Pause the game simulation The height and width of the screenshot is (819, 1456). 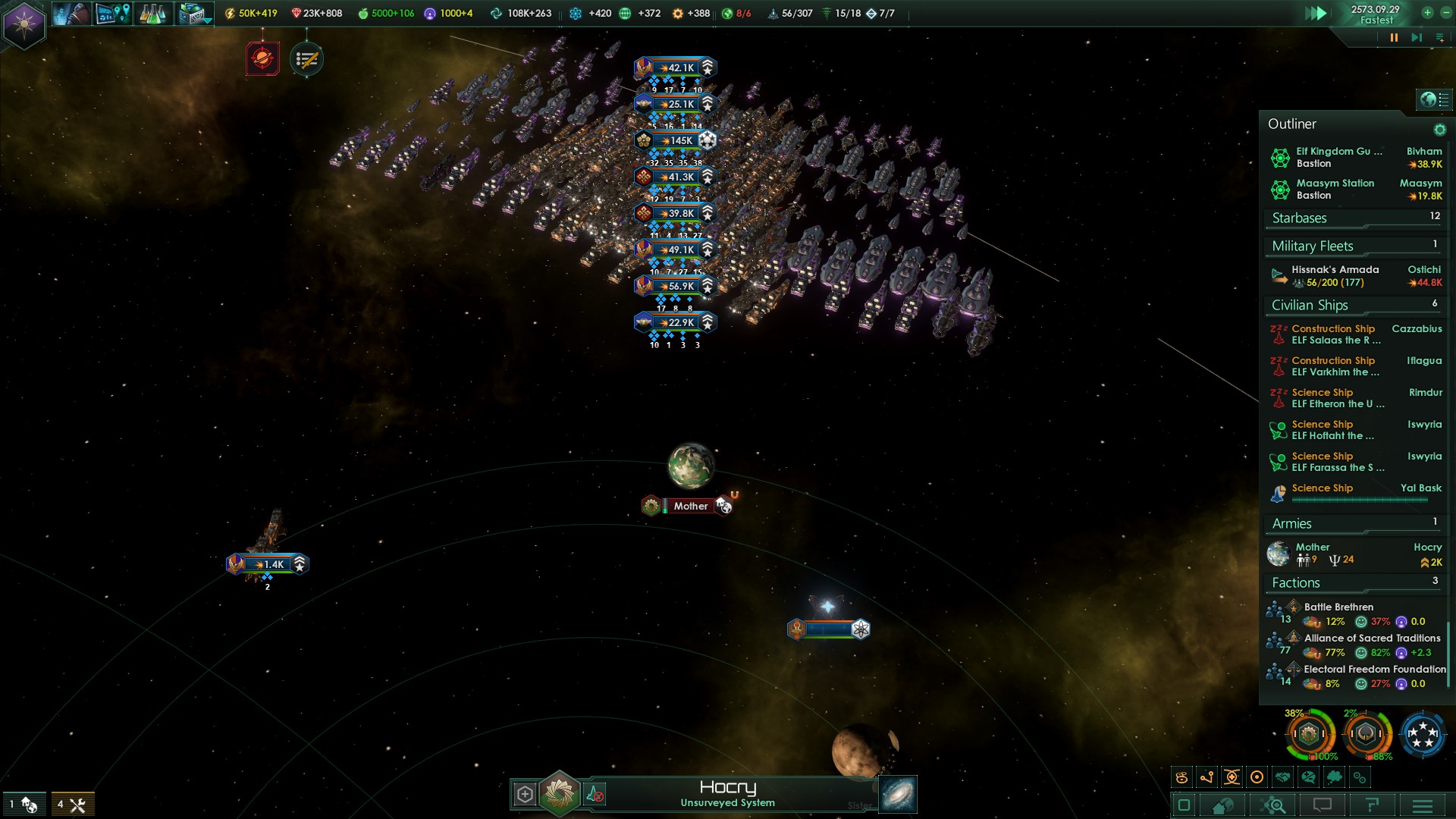click(x=1394, y=38)
